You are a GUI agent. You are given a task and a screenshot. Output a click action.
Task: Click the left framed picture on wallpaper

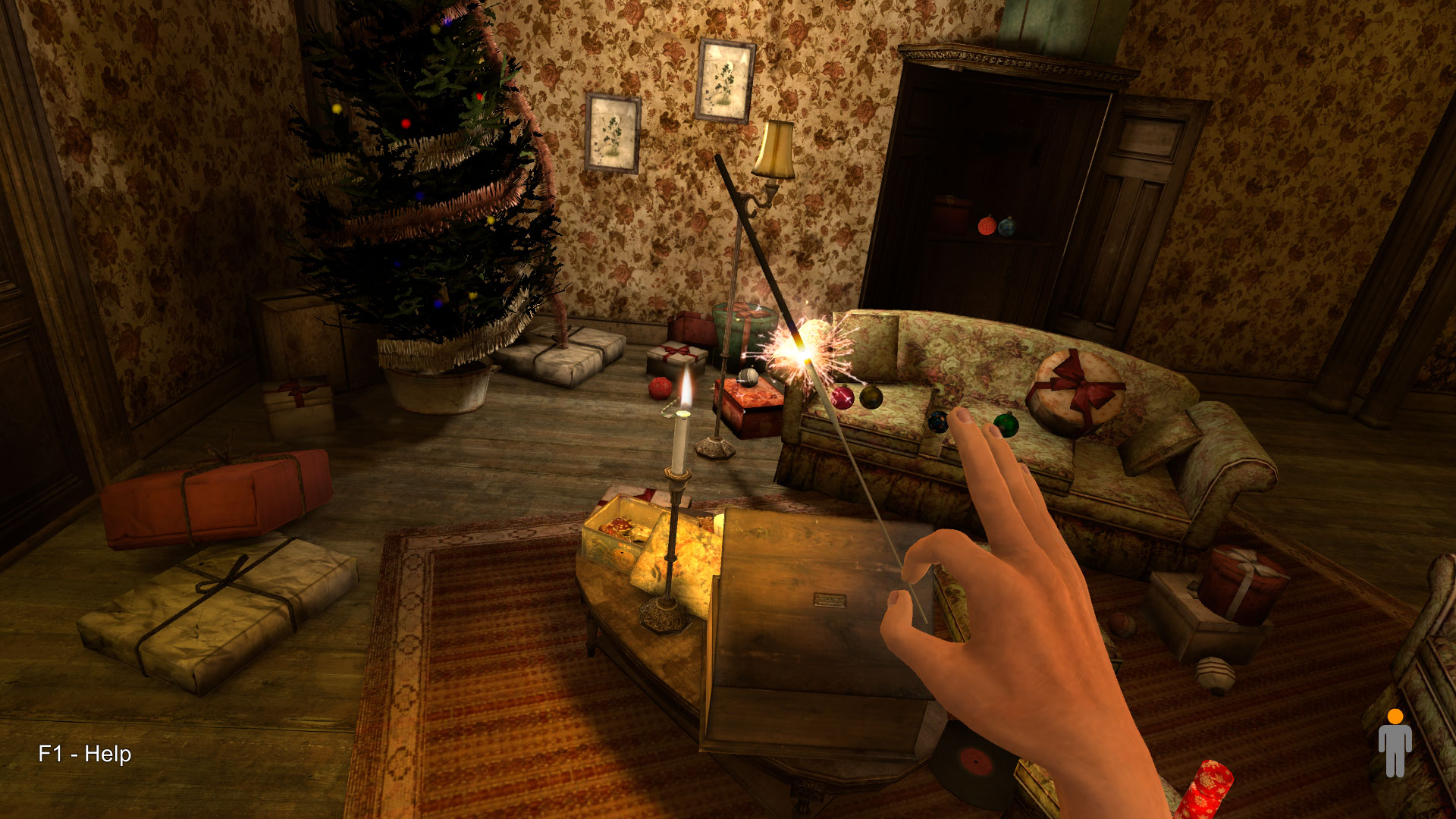click(610, 133)
